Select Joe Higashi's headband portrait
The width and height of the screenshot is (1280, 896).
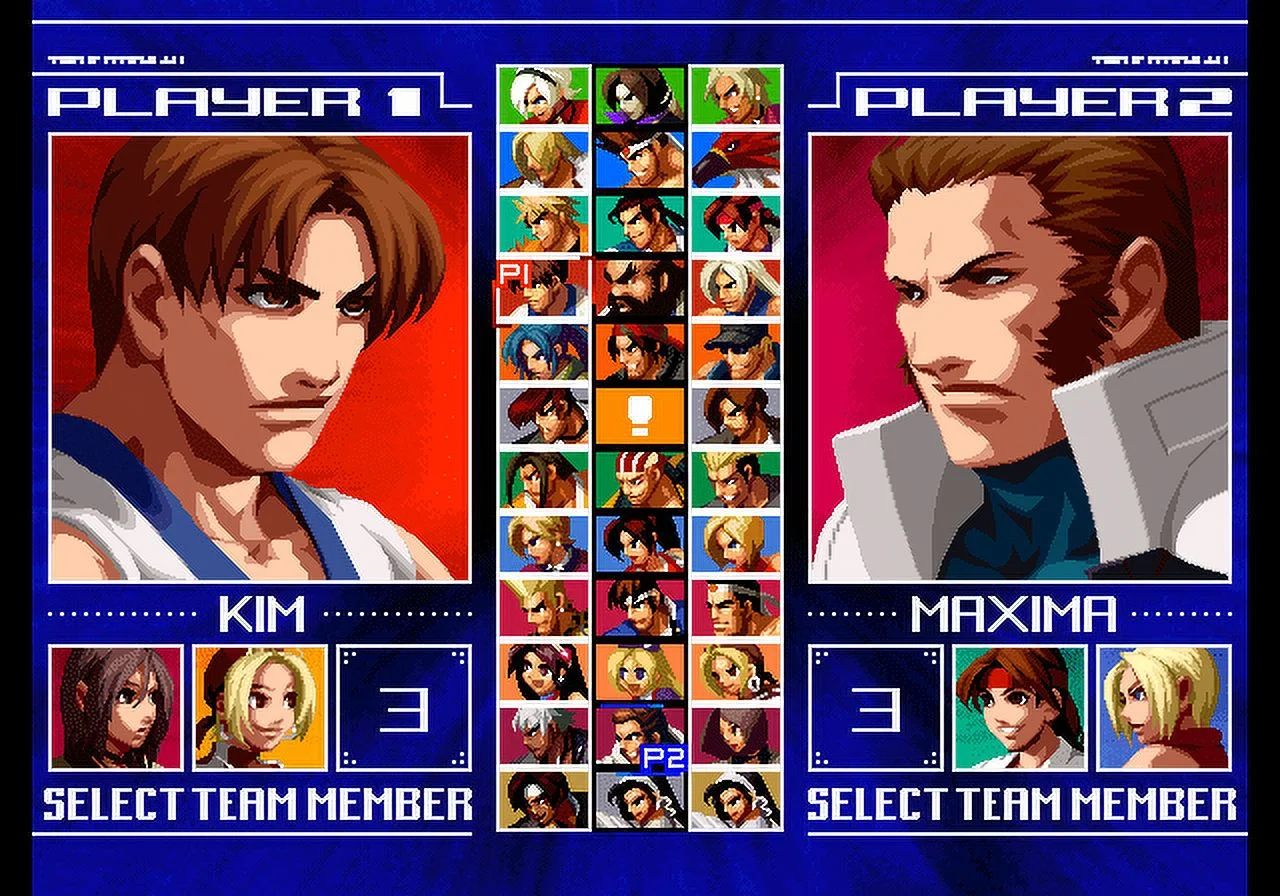coord(640,480)
